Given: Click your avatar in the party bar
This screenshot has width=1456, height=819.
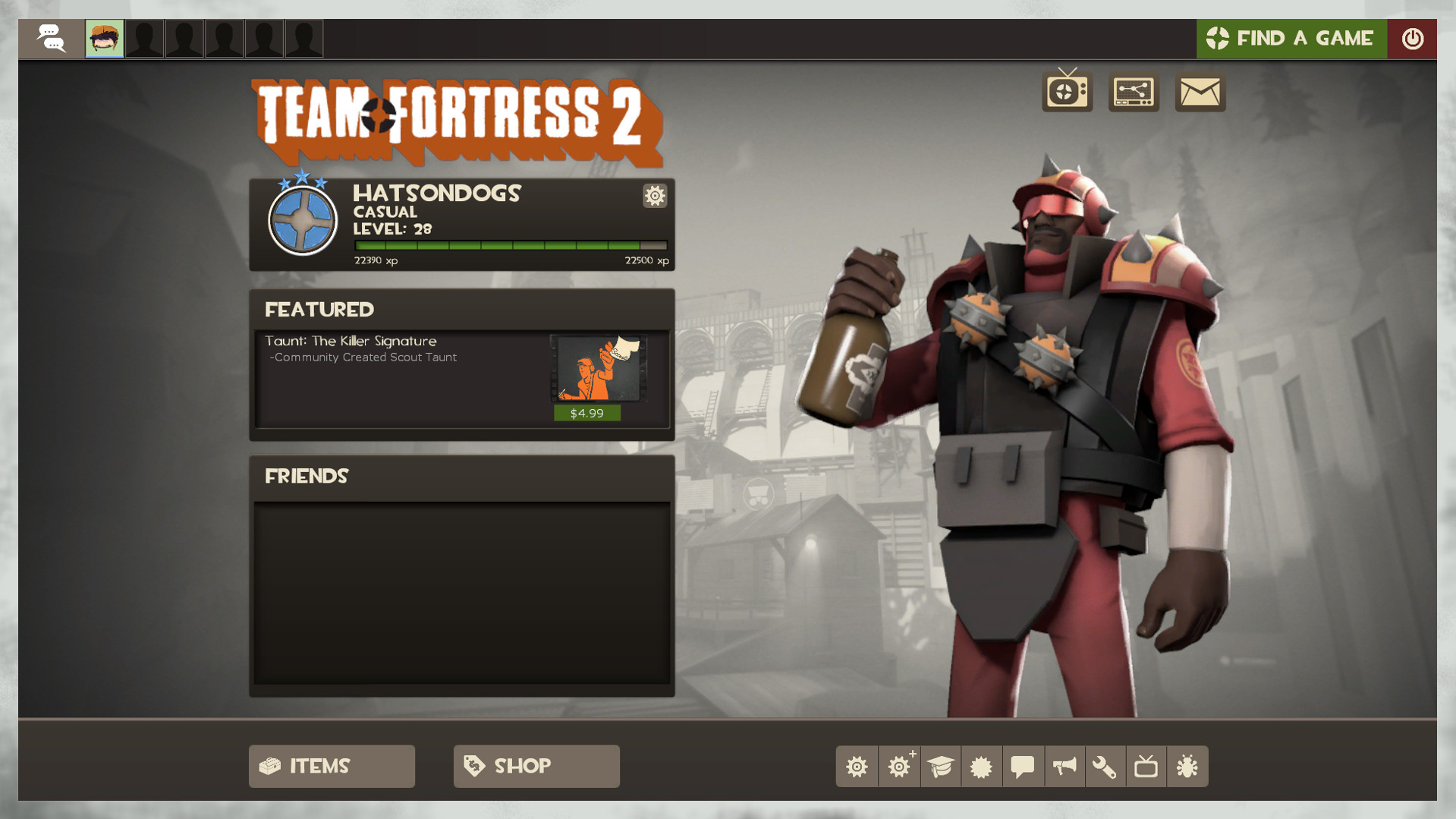Looking at the screenshot, I should pos(105,38).
